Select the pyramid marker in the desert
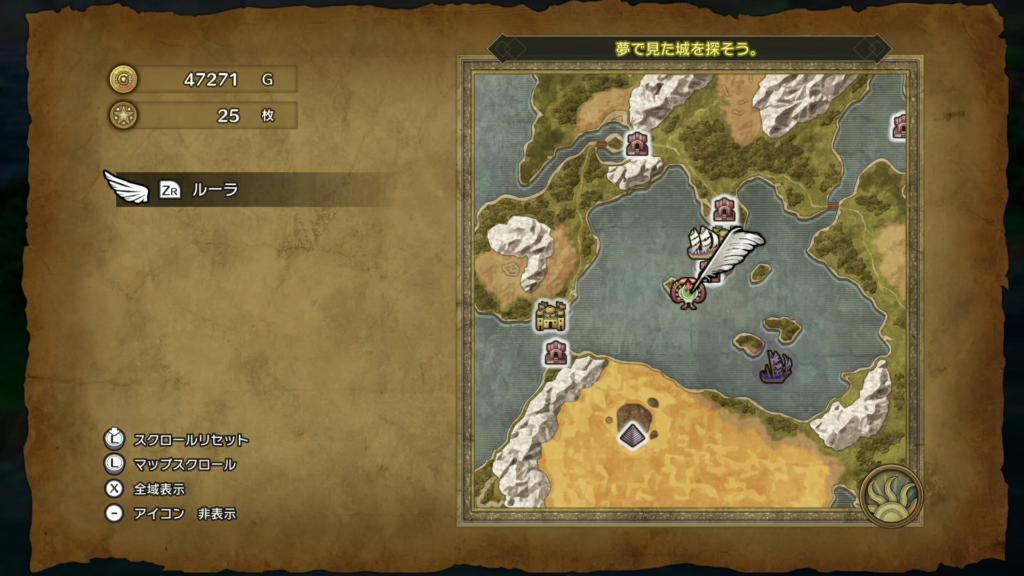The image size is (1024, 576). (632, 434)
